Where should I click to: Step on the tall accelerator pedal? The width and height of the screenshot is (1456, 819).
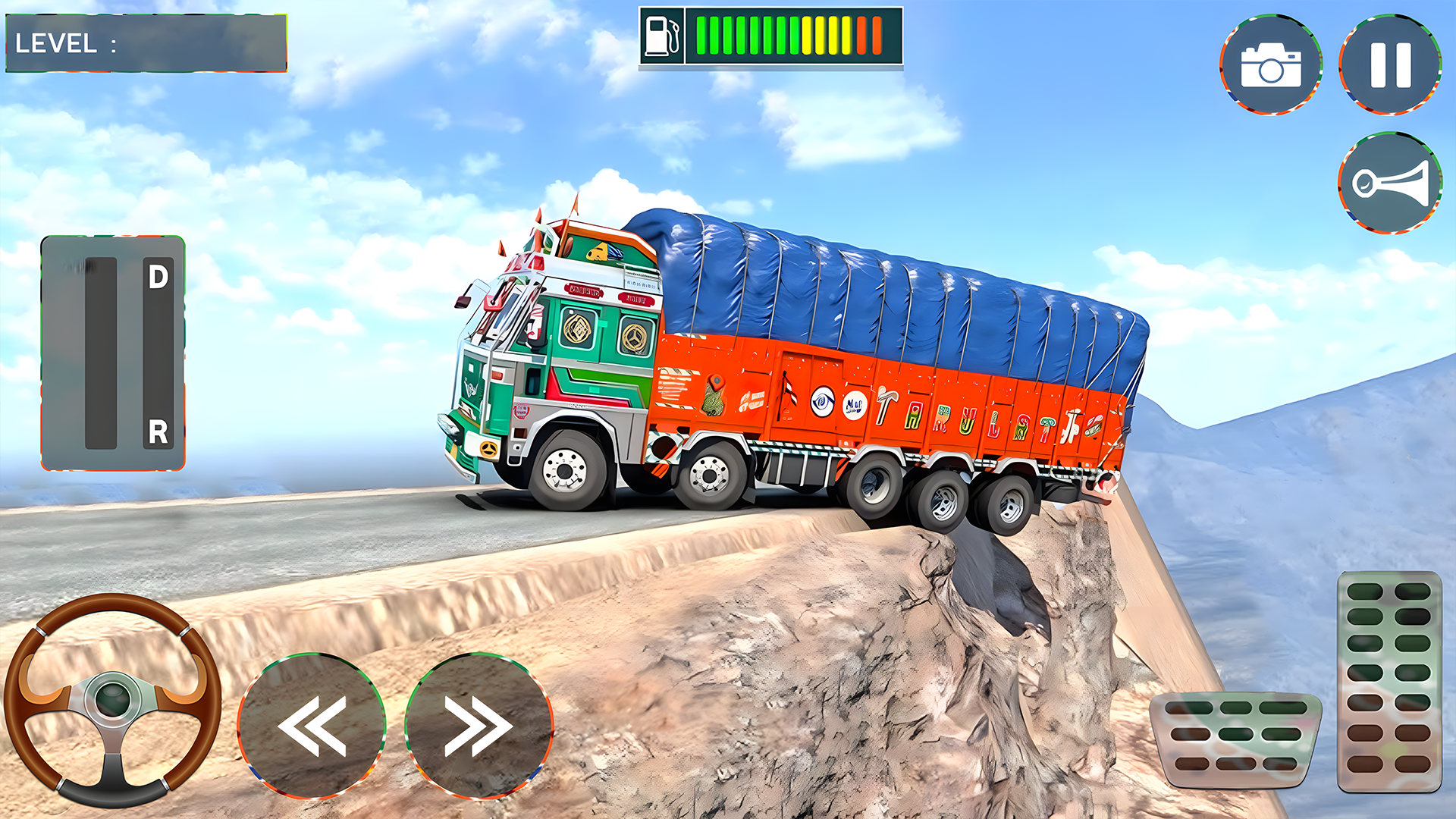point(1389,680)
